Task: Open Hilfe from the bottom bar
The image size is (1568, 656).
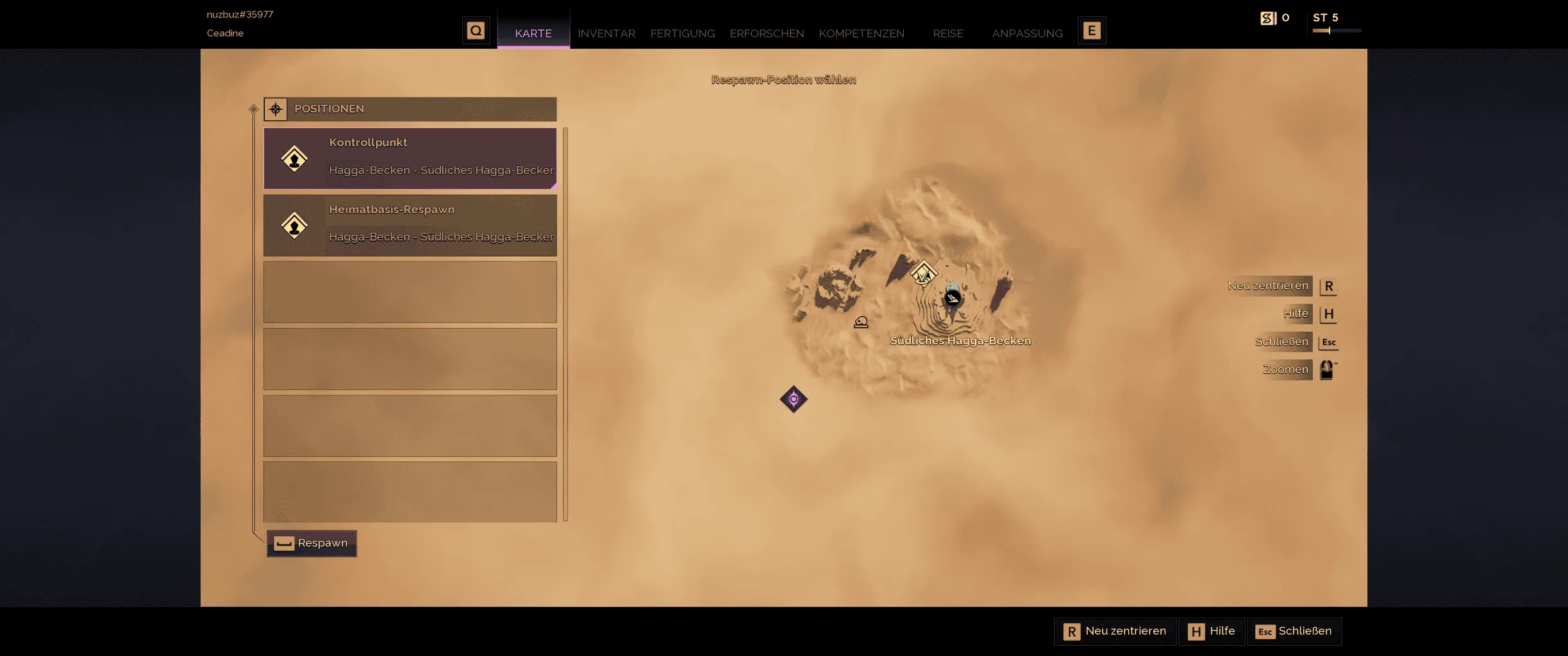Action: (x=1212, y=631)
